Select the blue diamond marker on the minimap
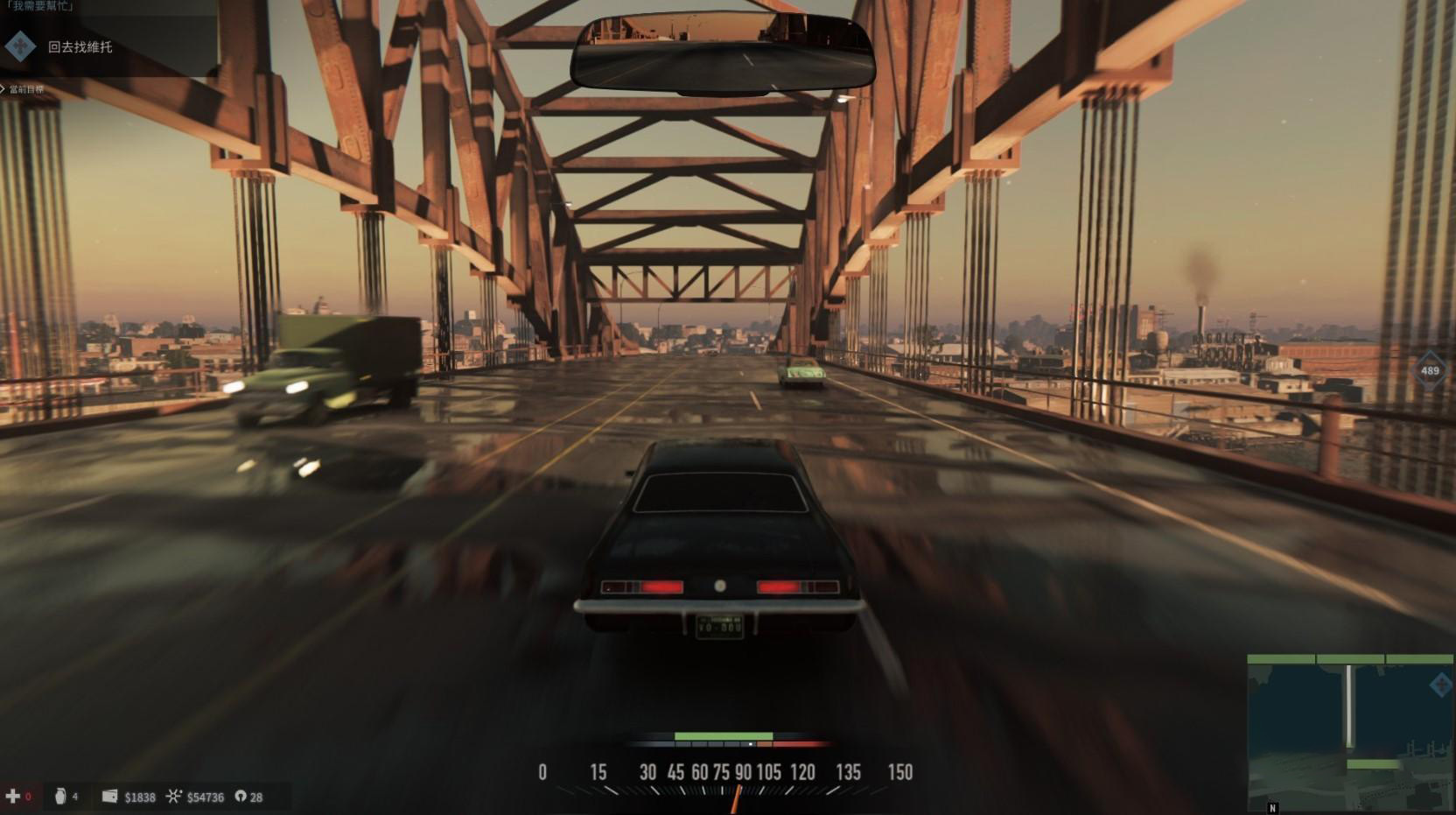 point(1439,685)
